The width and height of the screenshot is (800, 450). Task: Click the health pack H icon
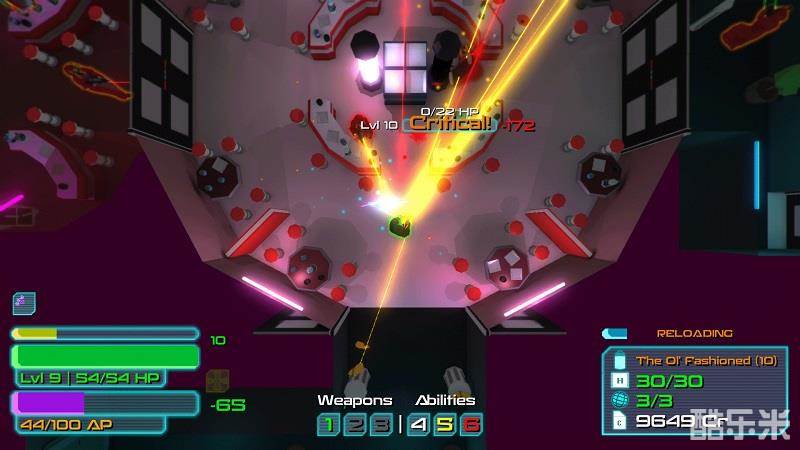point(620,380)
